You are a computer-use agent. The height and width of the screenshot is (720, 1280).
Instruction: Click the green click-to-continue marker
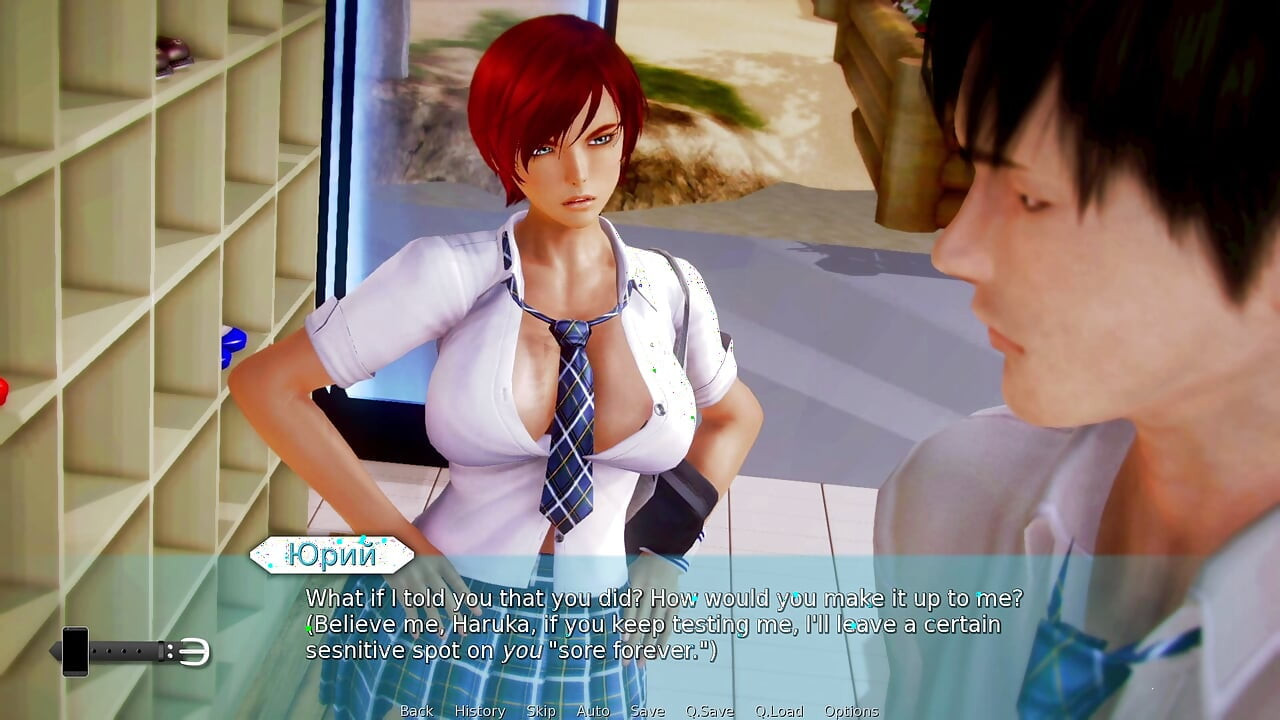click(307, 628)
